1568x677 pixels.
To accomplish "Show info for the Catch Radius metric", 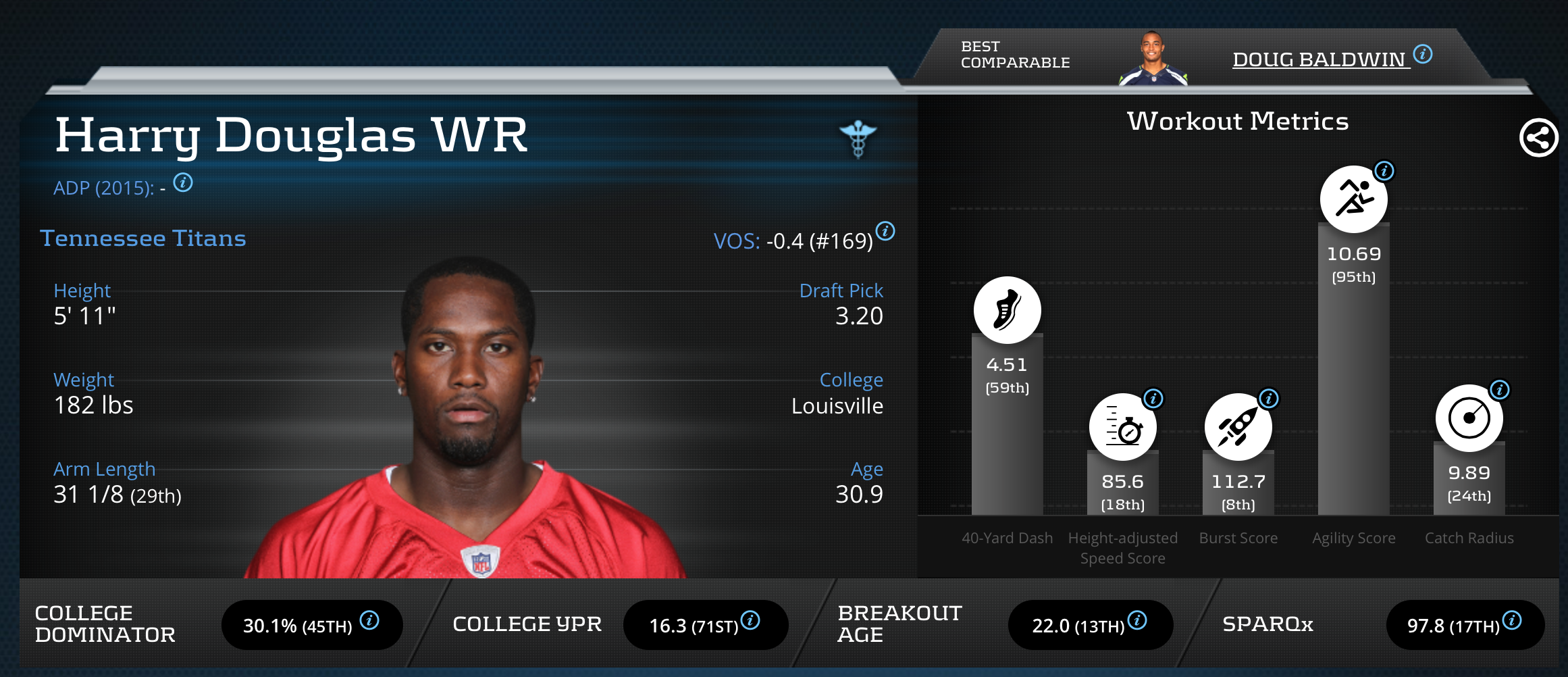I will (x=1500, y=389).
